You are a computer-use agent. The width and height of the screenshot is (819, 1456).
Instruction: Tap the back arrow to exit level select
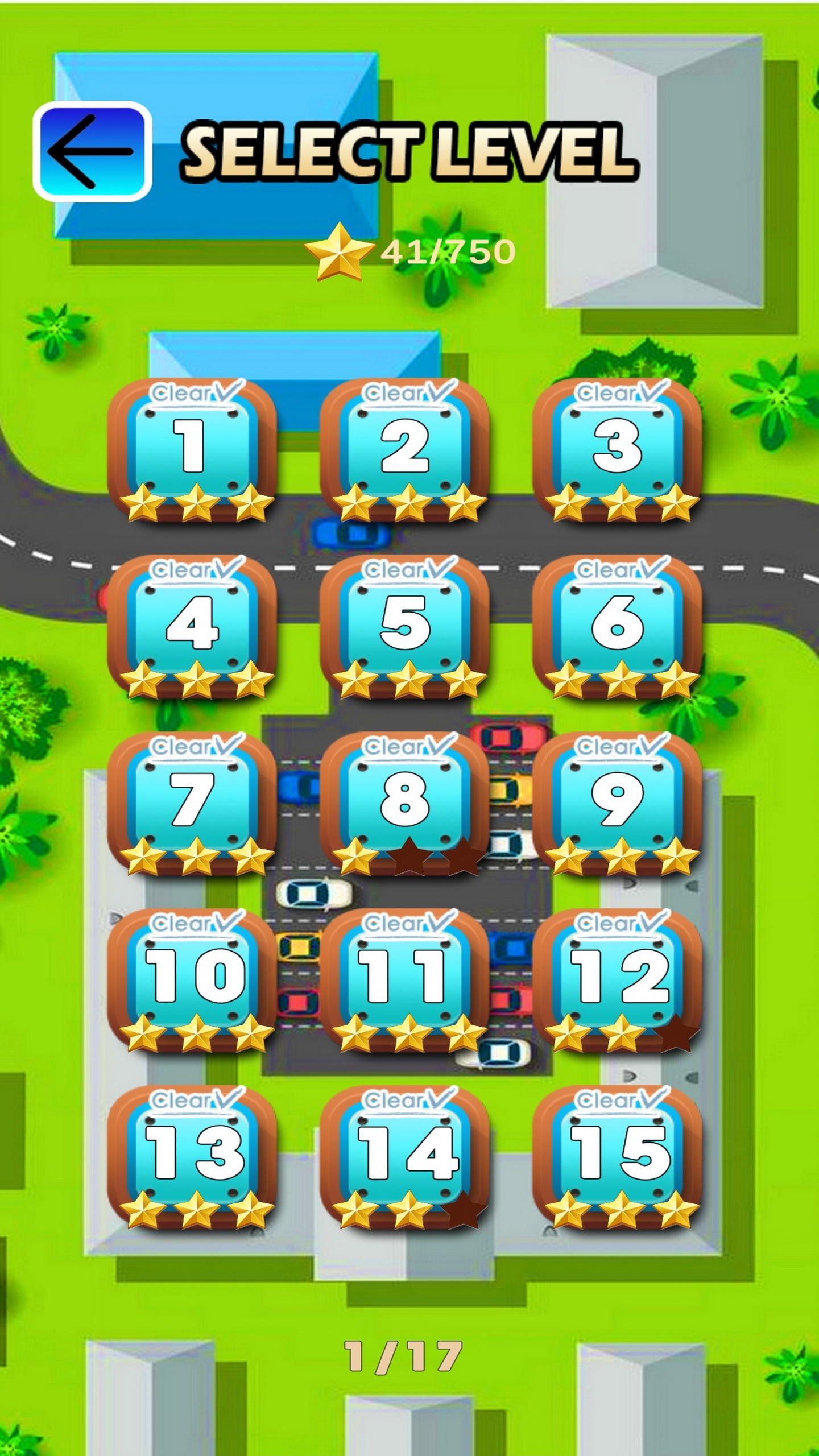coord(93,150)
